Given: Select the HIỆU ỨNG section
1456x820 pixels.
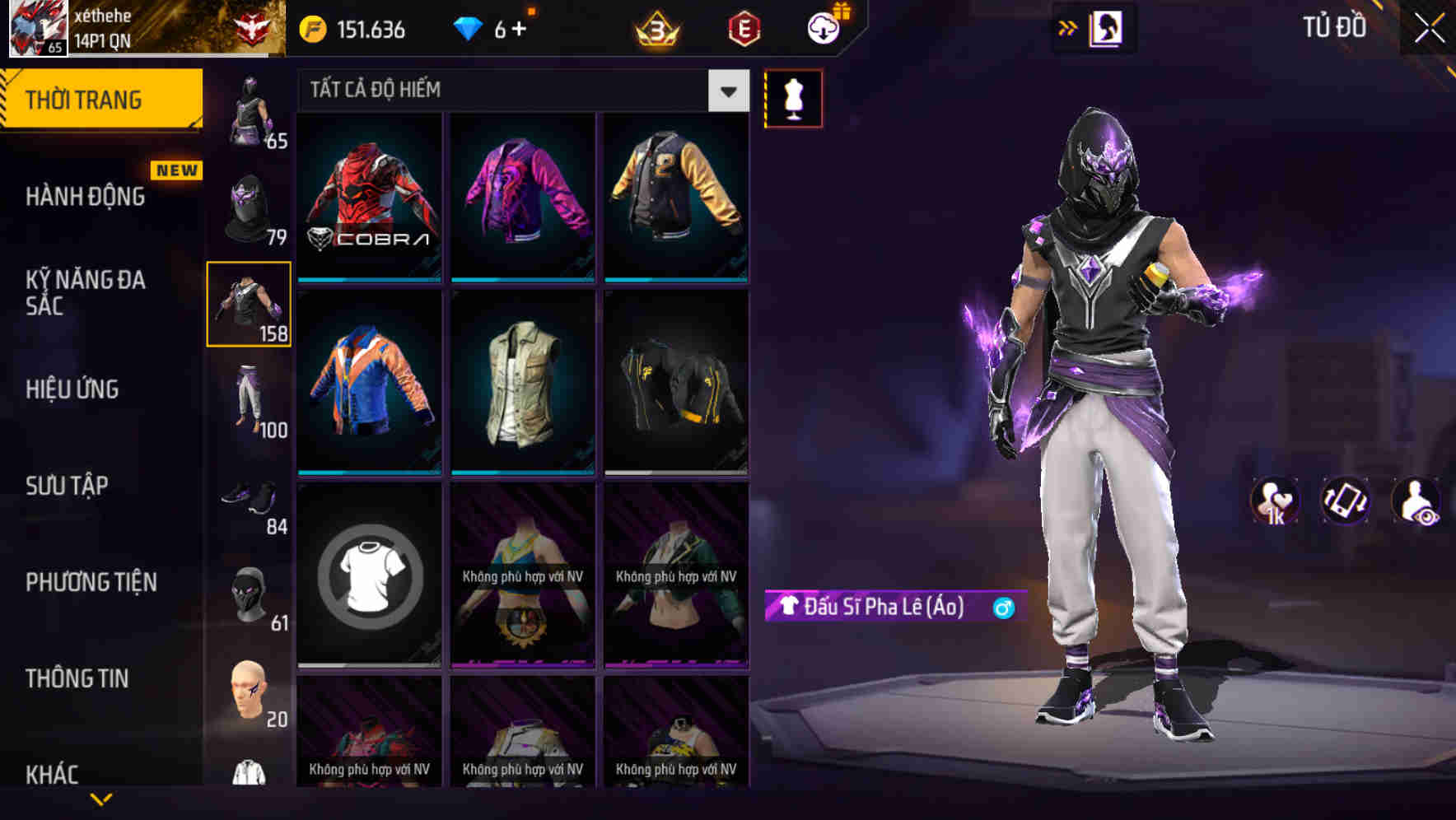Looking at the screenshot, I should (72, 389).
